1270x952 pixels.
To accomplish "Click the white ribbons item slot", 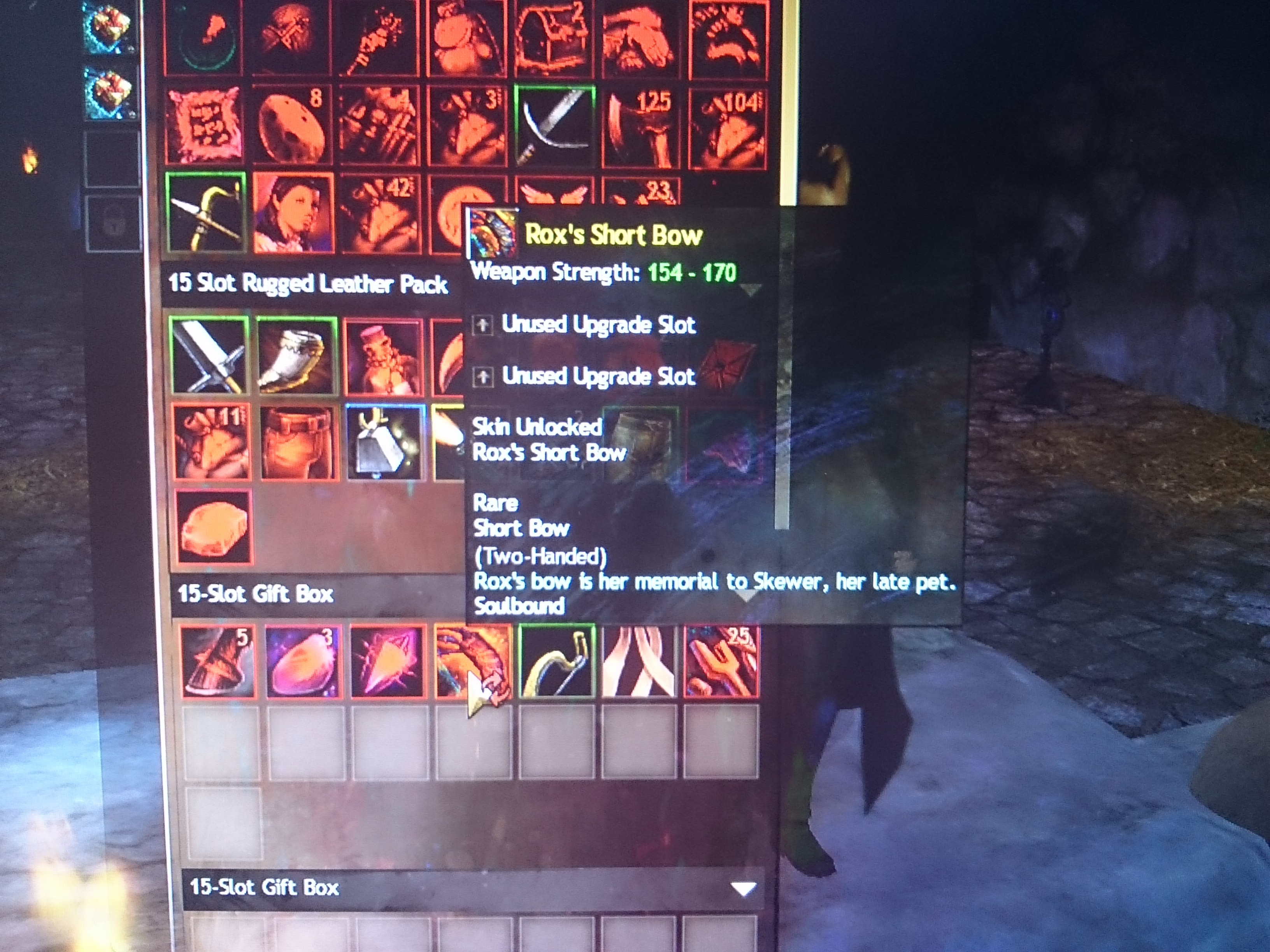I will click(x=639, y=661).
